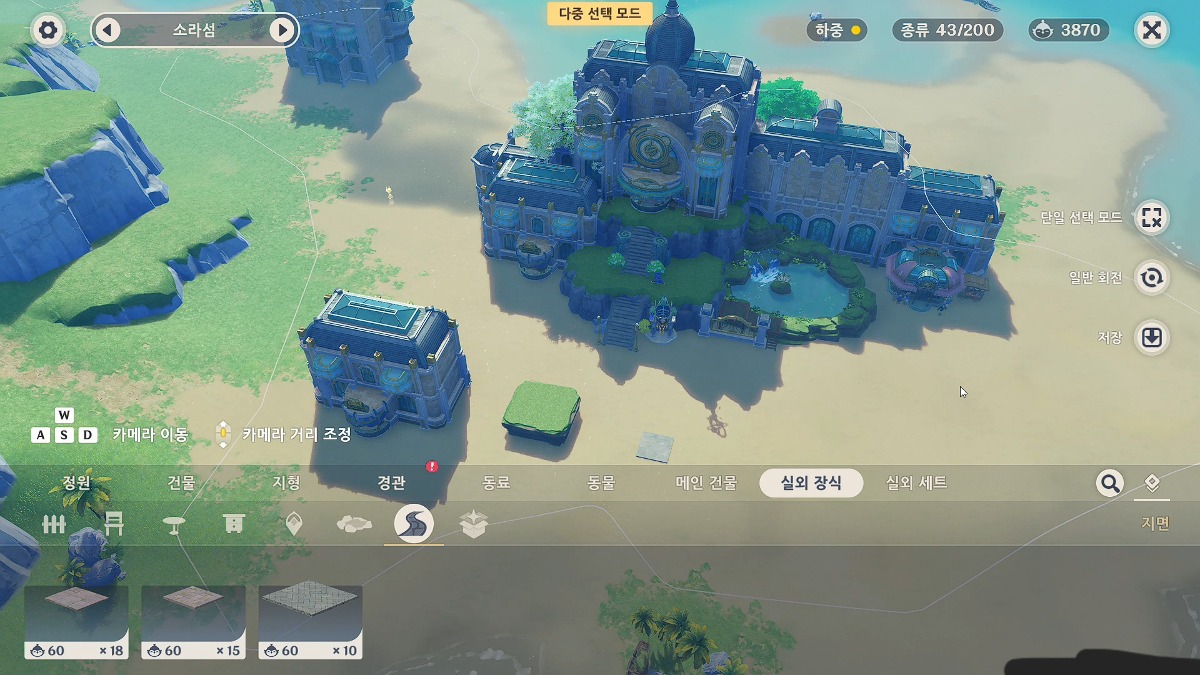The width and height of the screenshot is (1200, 675).
Task: Choose the 실외 세트 tab
Action: pyautogui.click(x=916, y=483)
